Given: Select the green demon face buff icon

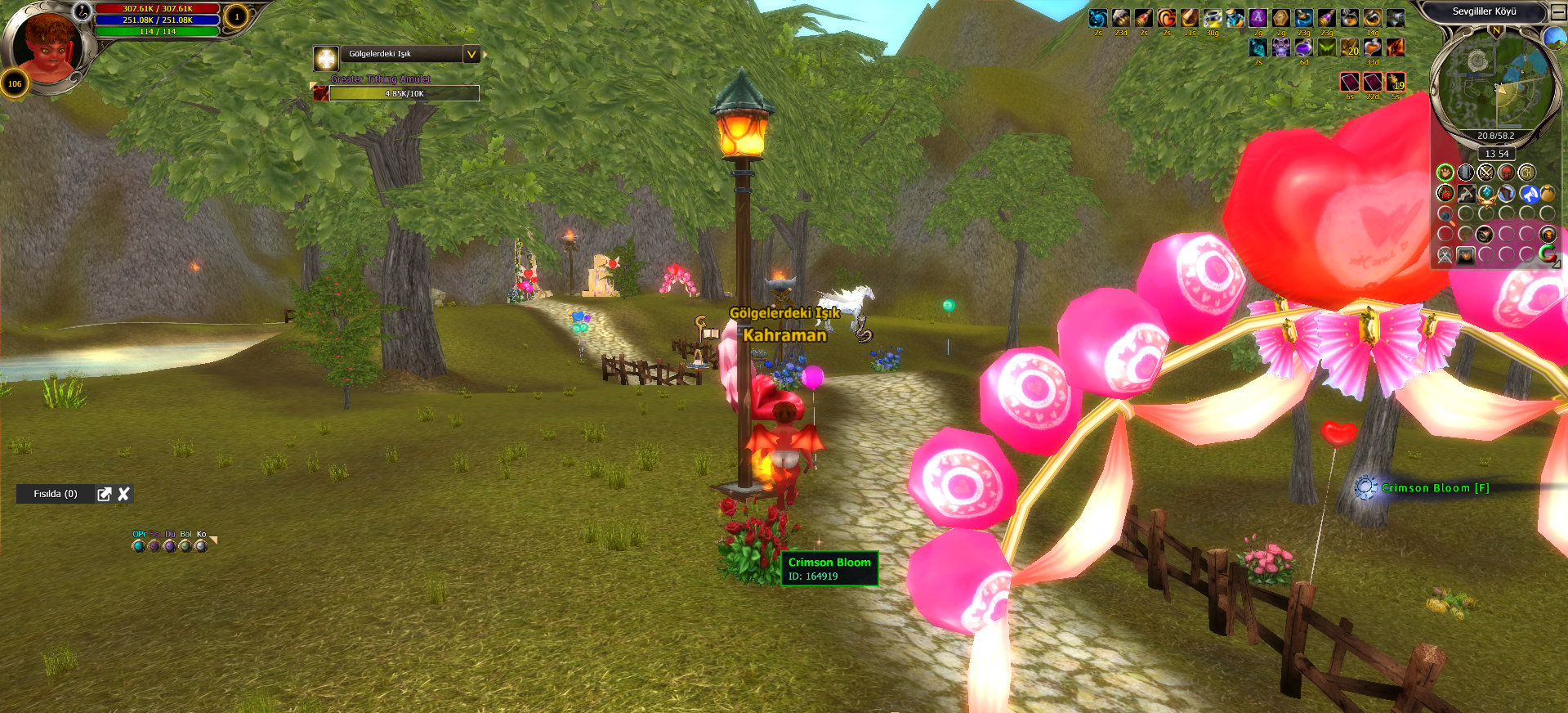Looking at the screenshot, I should (x=1327, y=47).
